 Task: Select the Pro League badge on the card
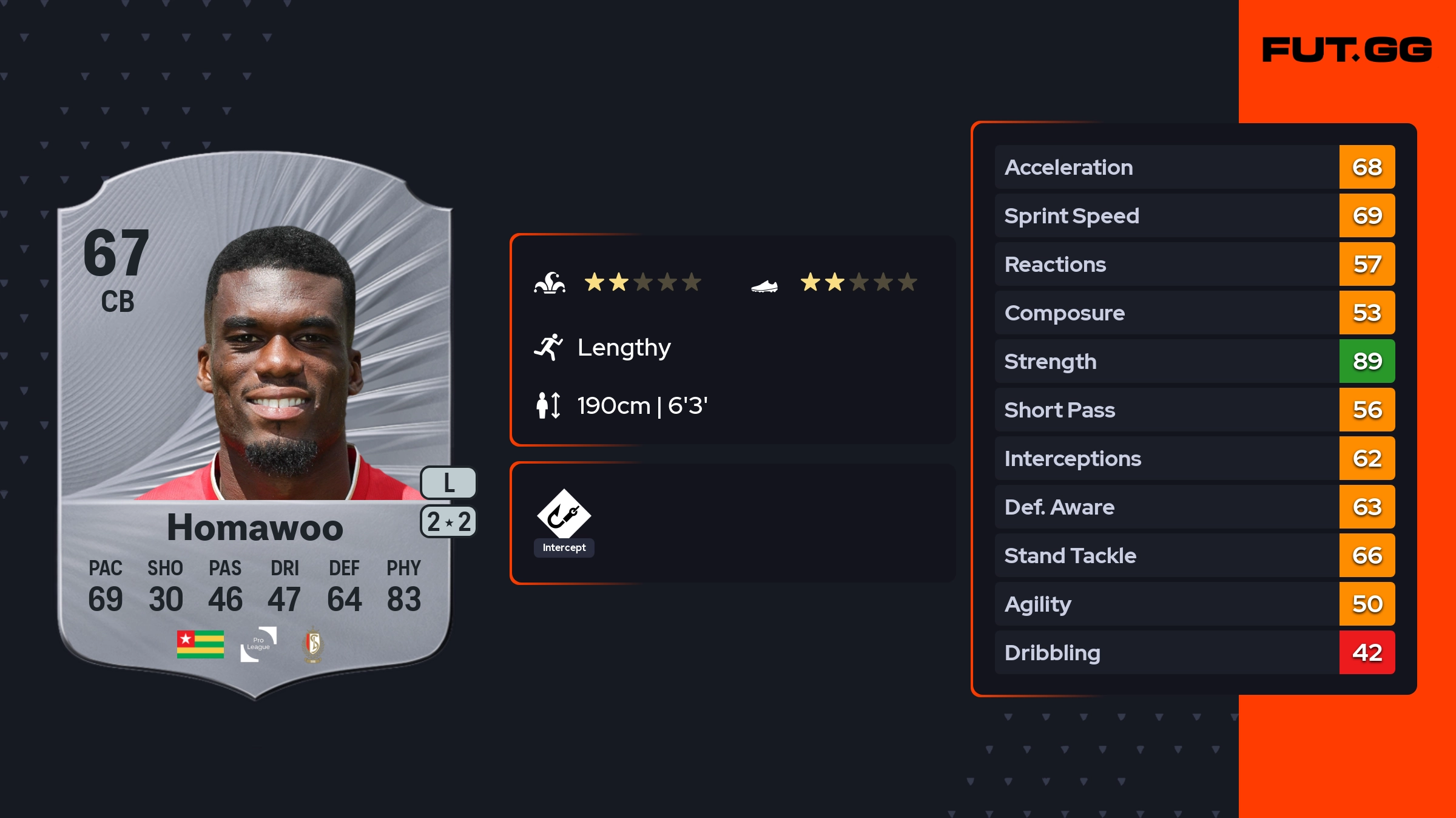[x=258, y=644]
